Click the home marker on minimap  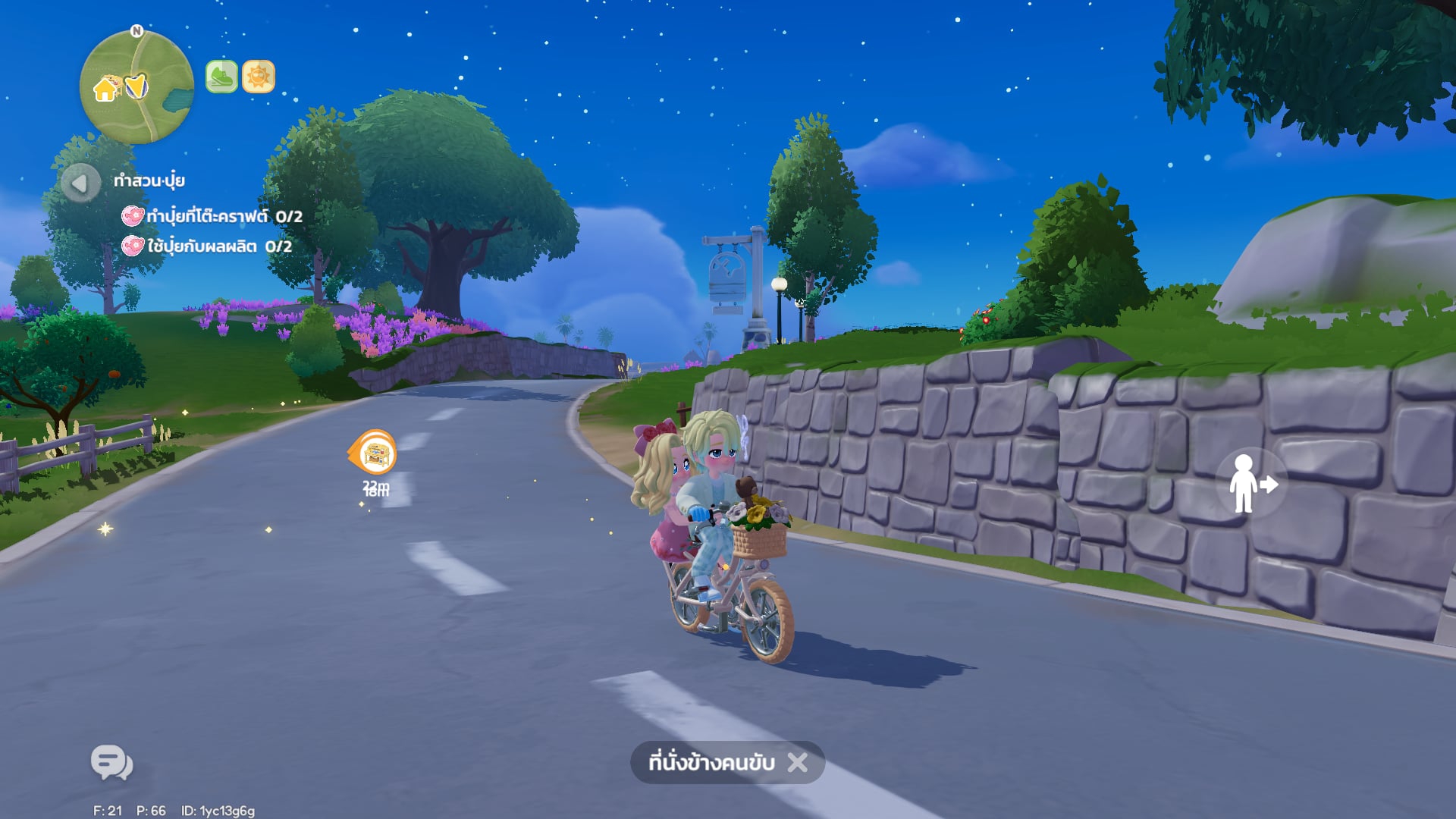105,89
